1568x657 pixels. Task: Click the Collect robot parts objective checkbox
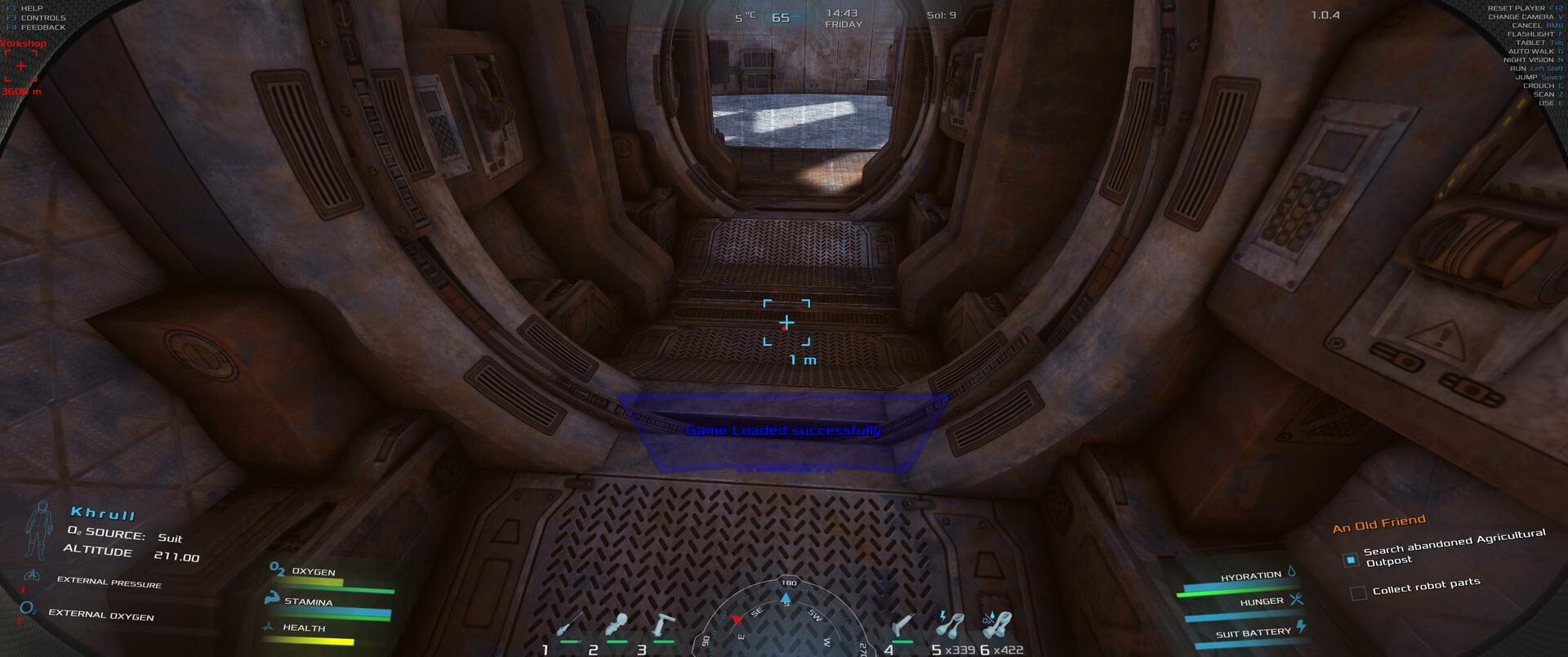1358,592
